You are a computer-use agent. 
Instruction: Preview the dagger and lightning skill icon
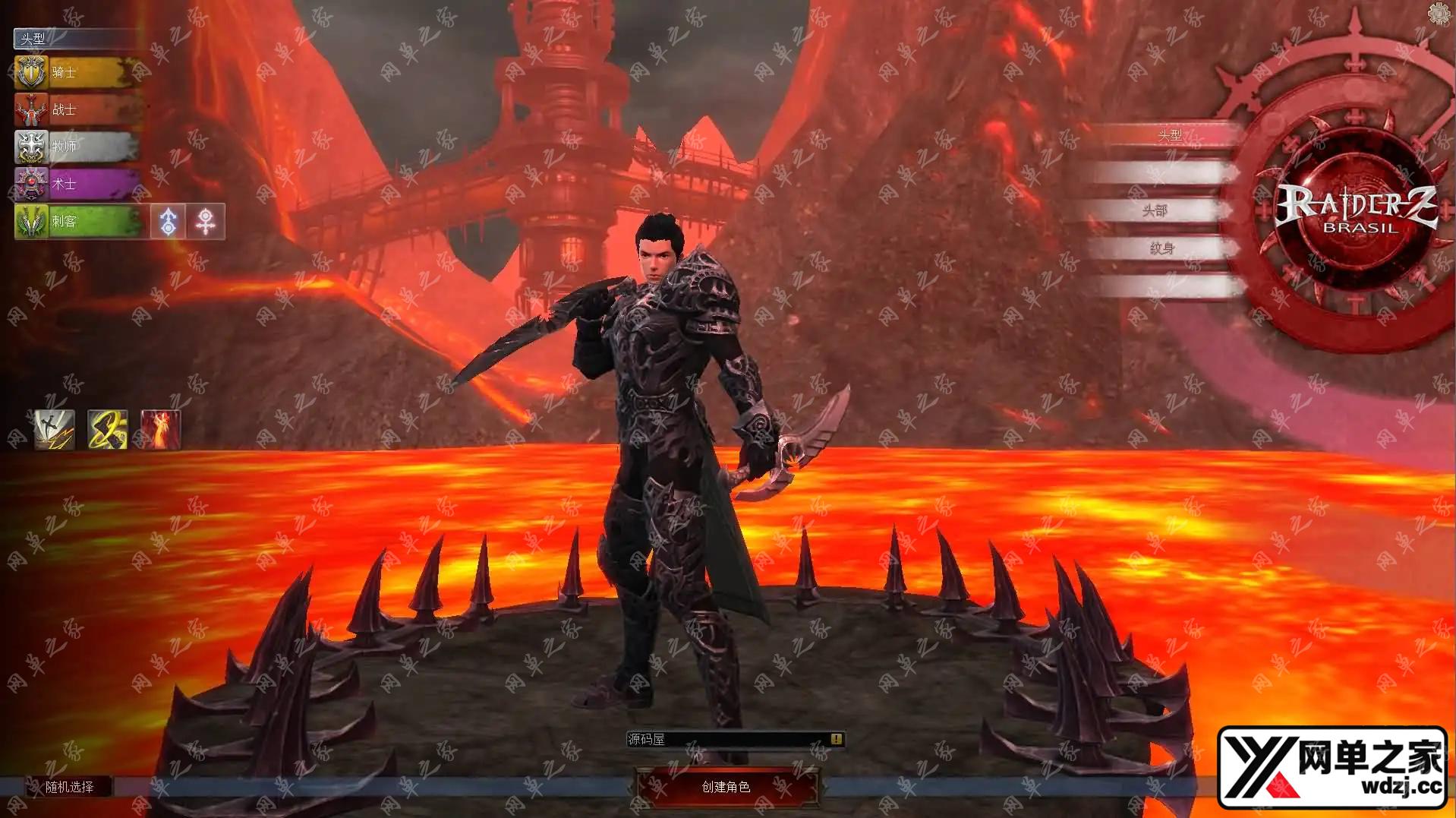click(x=55, y=430)
